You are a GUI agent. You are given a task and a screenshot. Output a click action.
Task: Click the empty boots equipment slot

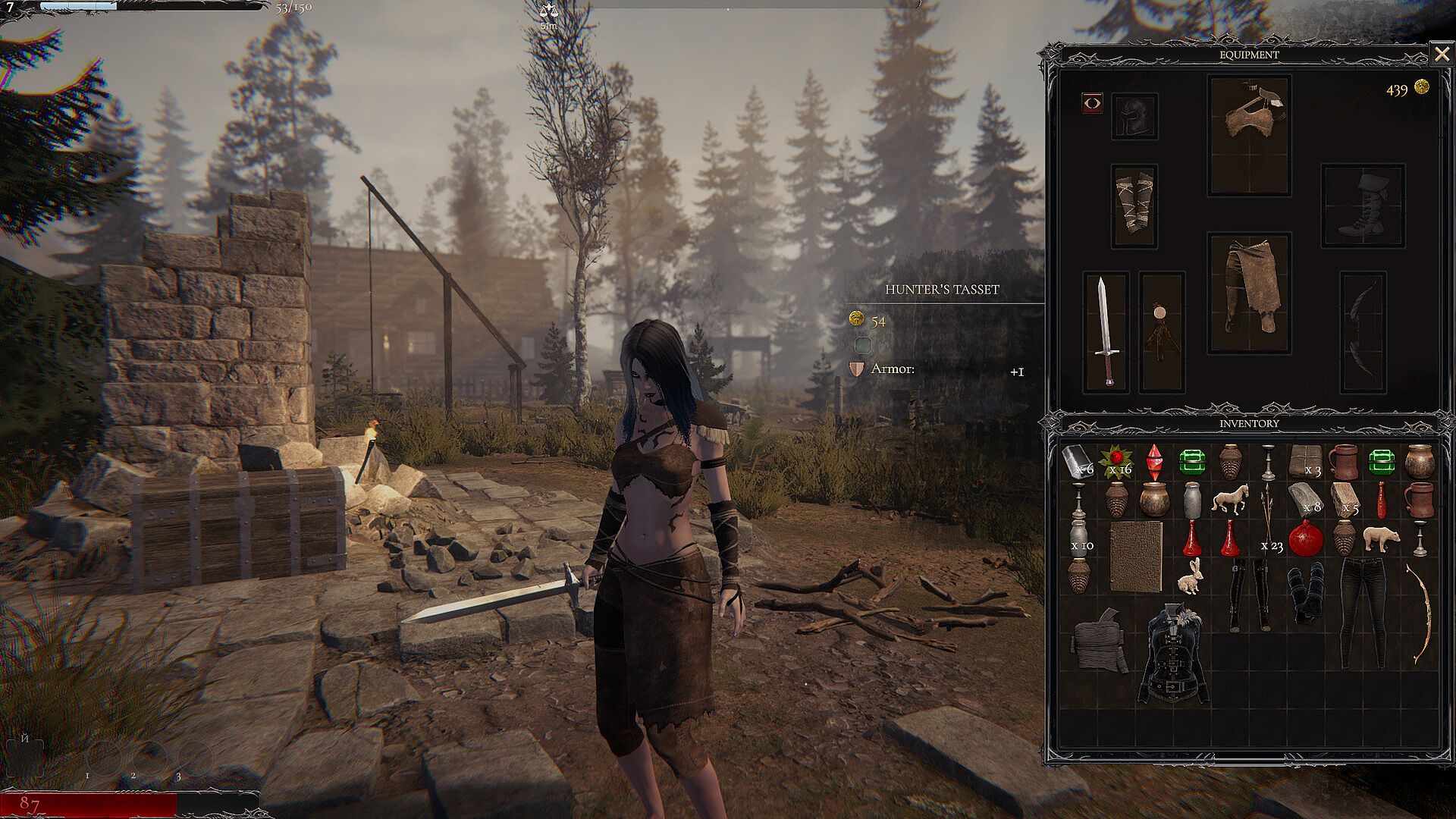(x=1362, y=205)
